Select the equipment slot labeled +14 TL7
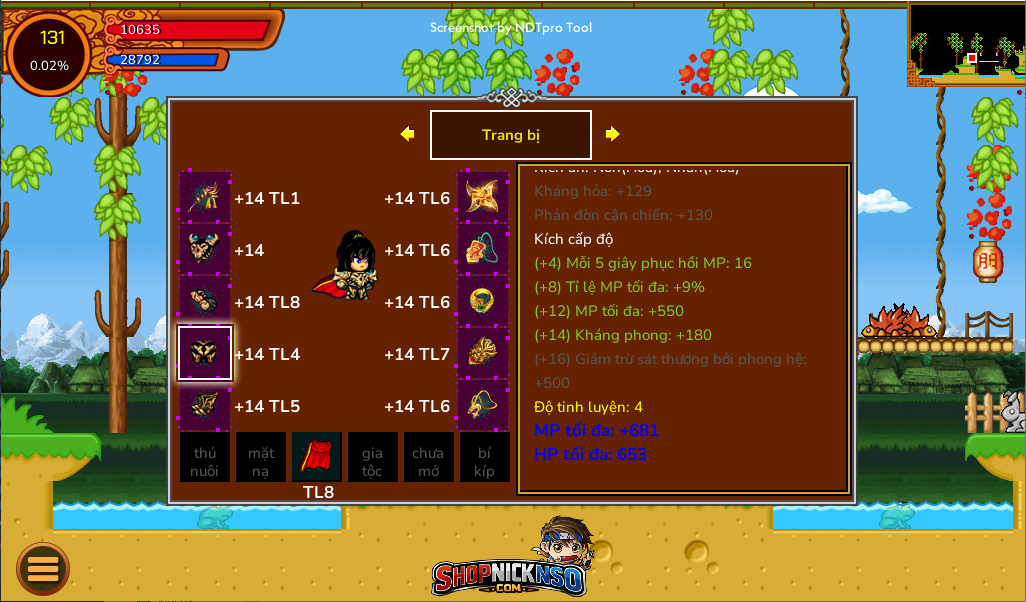Screen dimensions: 1026x602 click(x=484, y=353)
